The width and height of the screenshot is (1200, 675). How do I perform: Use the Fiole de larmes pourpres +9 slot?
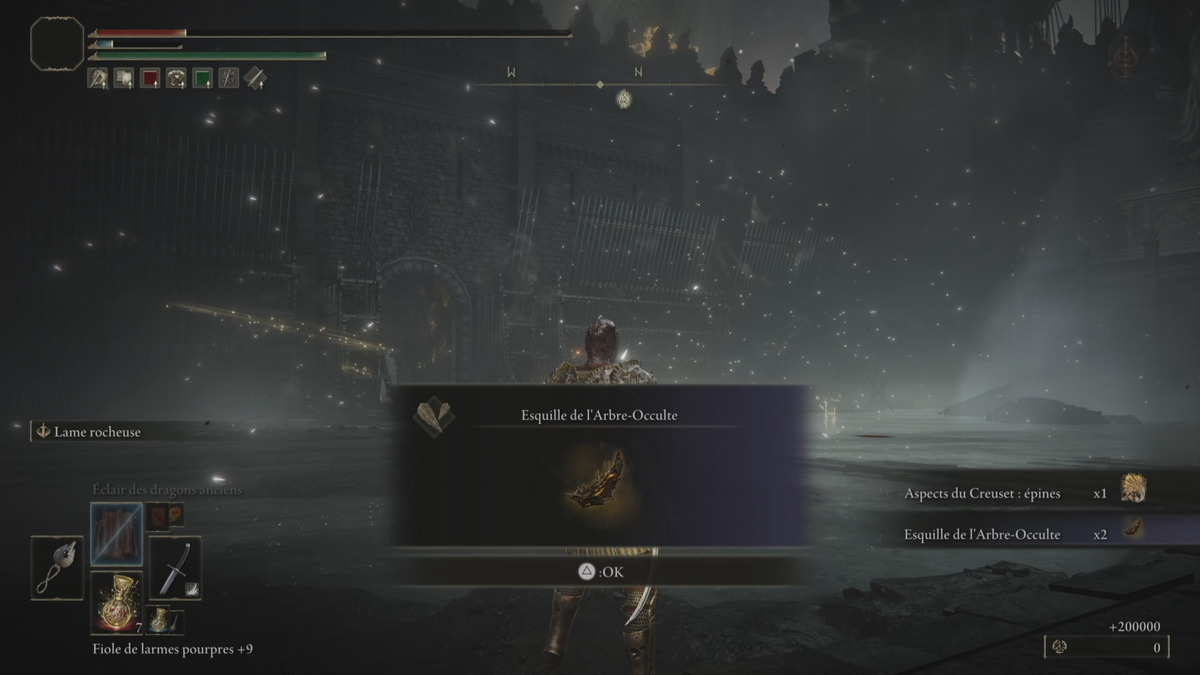(117, 602)
